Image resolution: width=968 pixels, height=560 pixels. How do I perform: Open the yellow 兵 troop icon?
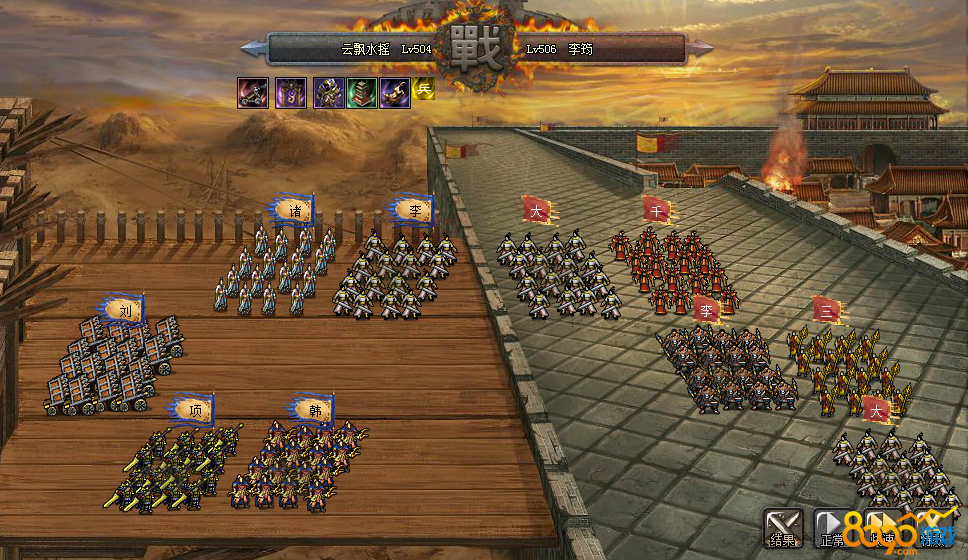(423, 88)
